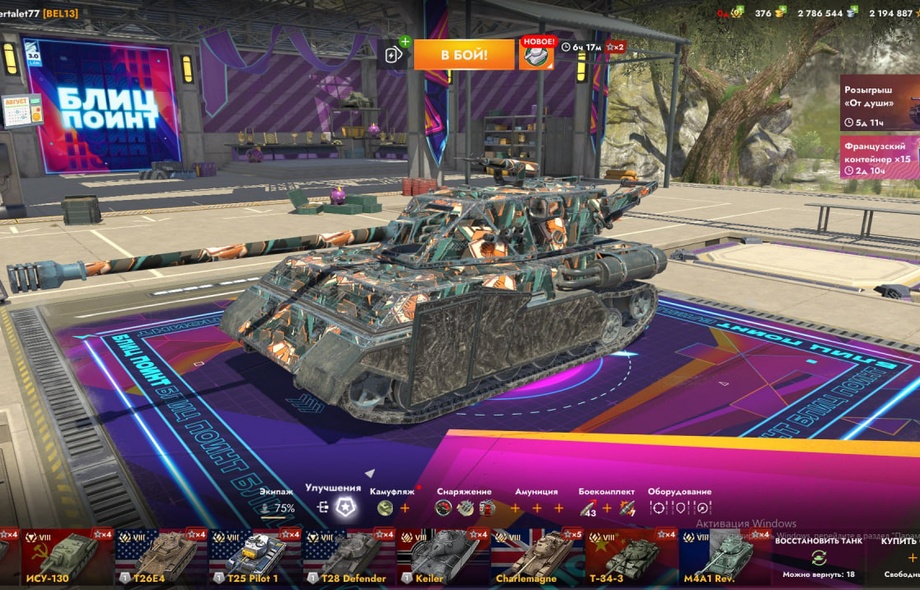
Task: Start a battle with the В БОЙ! button
Action: coord(463,54)
